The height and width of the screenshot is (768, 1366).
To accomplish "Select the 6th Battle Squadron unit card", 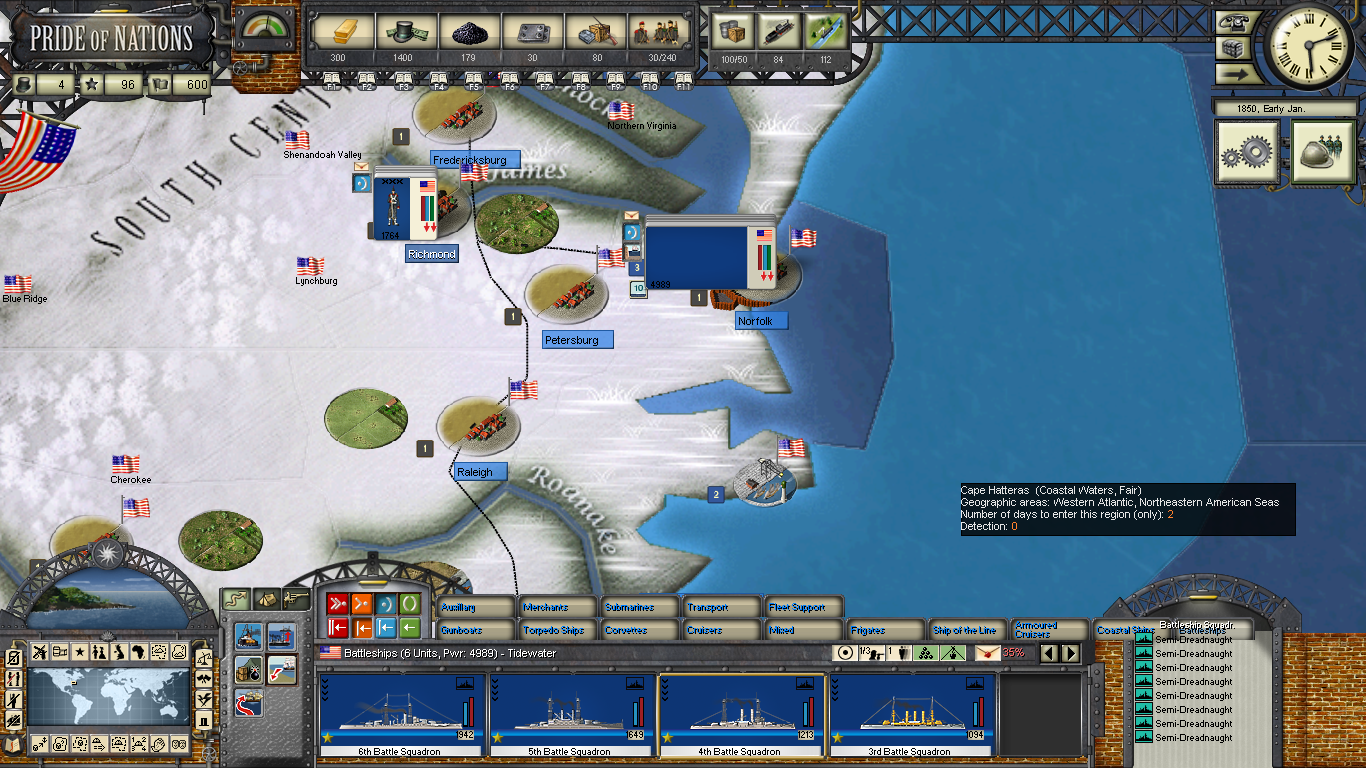I will 402,714.
